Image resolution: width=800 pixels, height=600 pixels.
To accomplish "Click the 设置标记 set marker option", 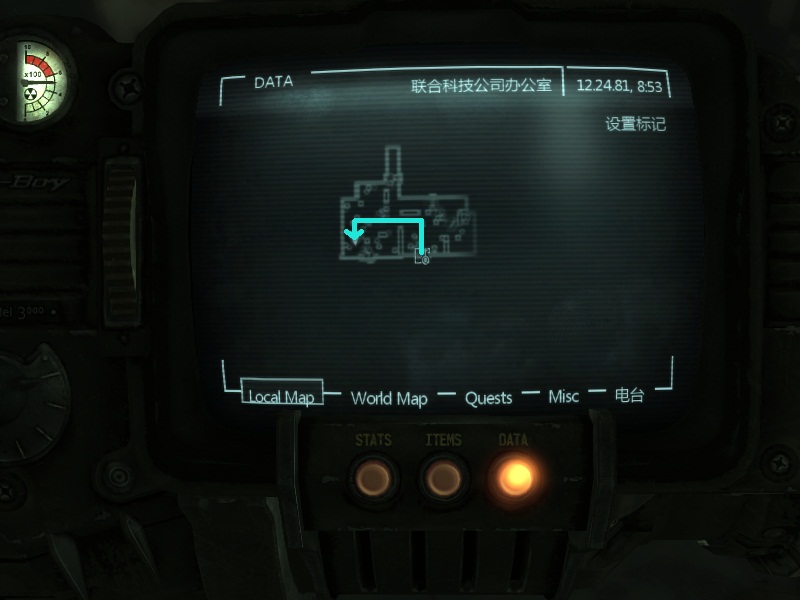I will click(635, 125).
